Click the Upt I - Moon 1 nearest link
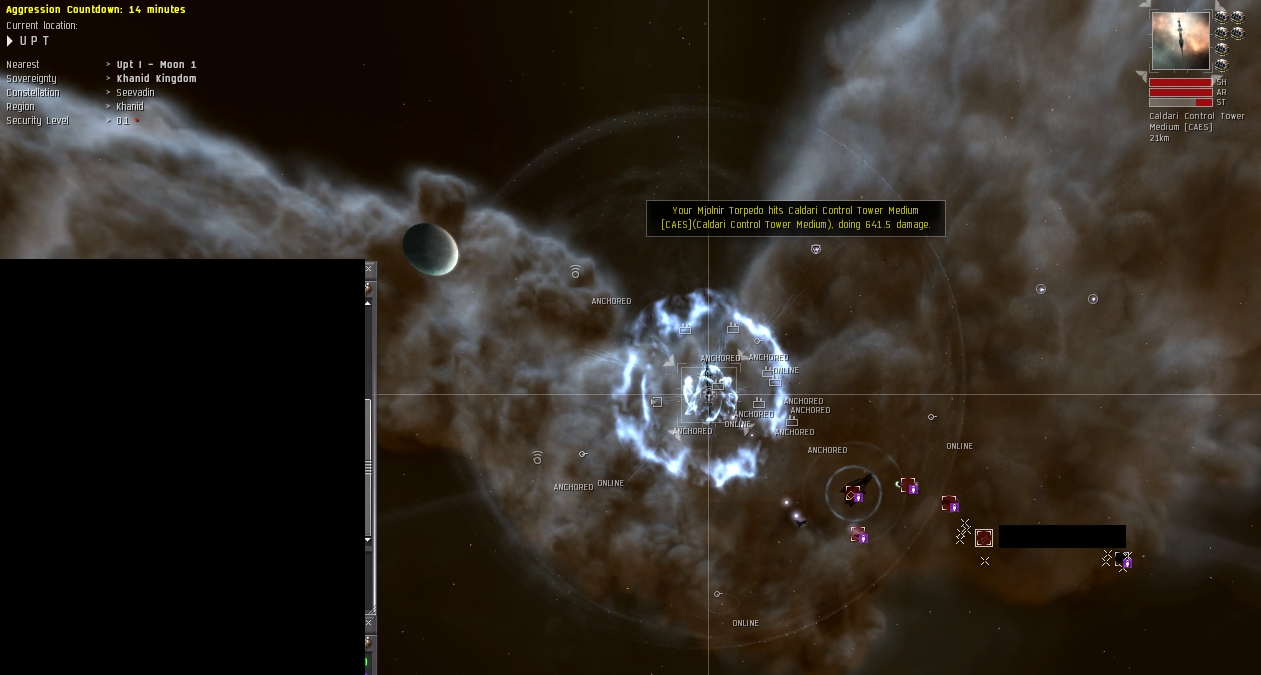This screenshot has width=1261, height=675. coord(156,65)
